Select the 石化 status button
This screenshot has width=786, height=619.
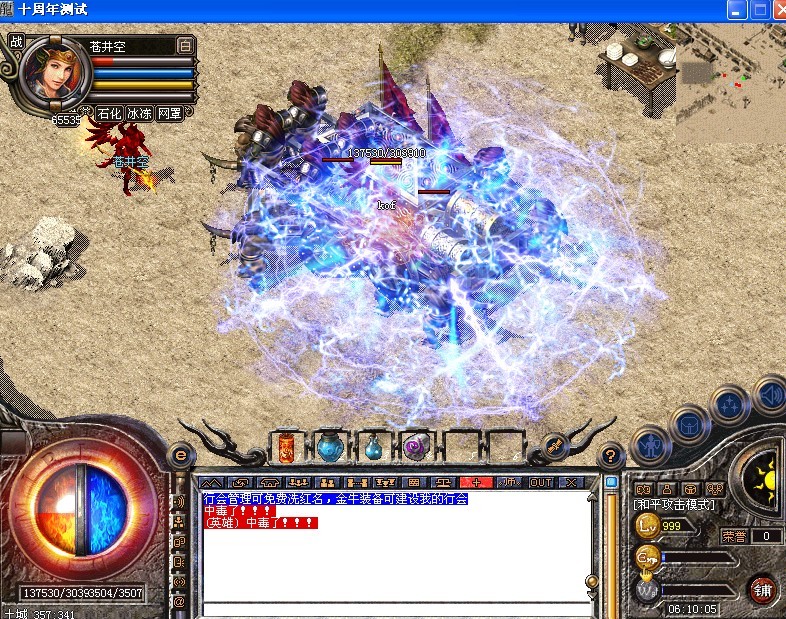[109, 114]
